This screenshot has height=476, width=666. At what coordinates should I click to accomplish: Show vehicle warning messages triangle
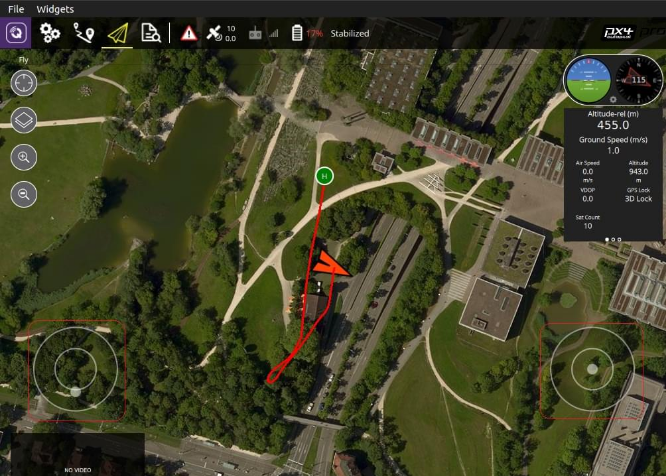pos(190,33)
